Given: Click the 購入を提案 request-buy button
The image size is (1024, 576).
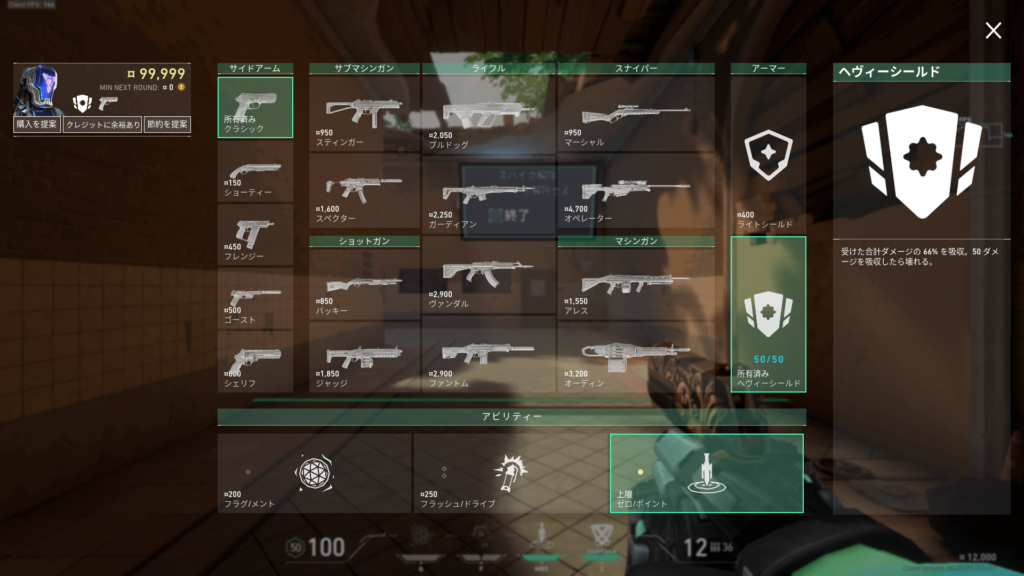Looking at the screenshot, I should click(36, 124).
